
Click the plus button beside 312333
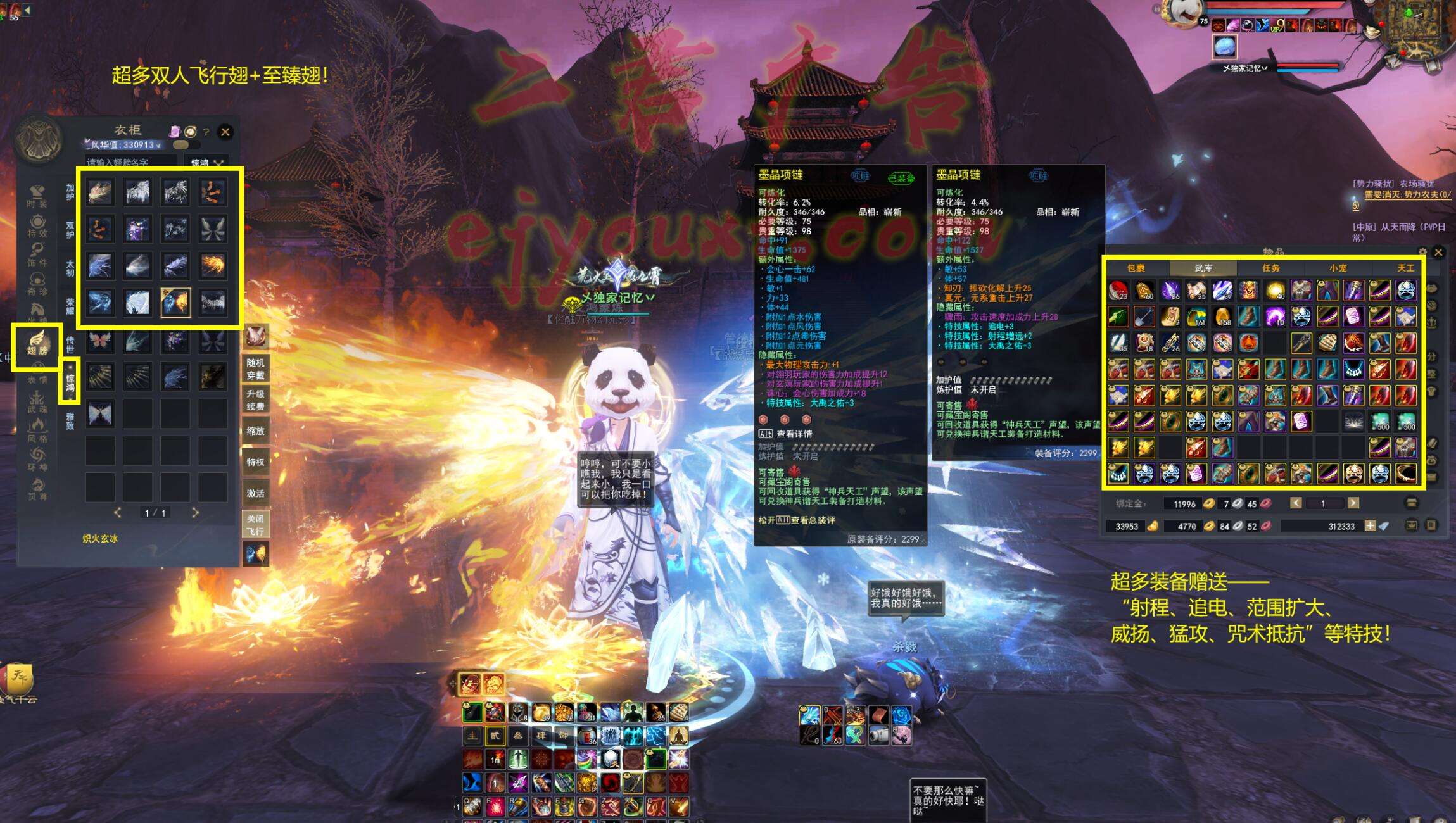1369,525
